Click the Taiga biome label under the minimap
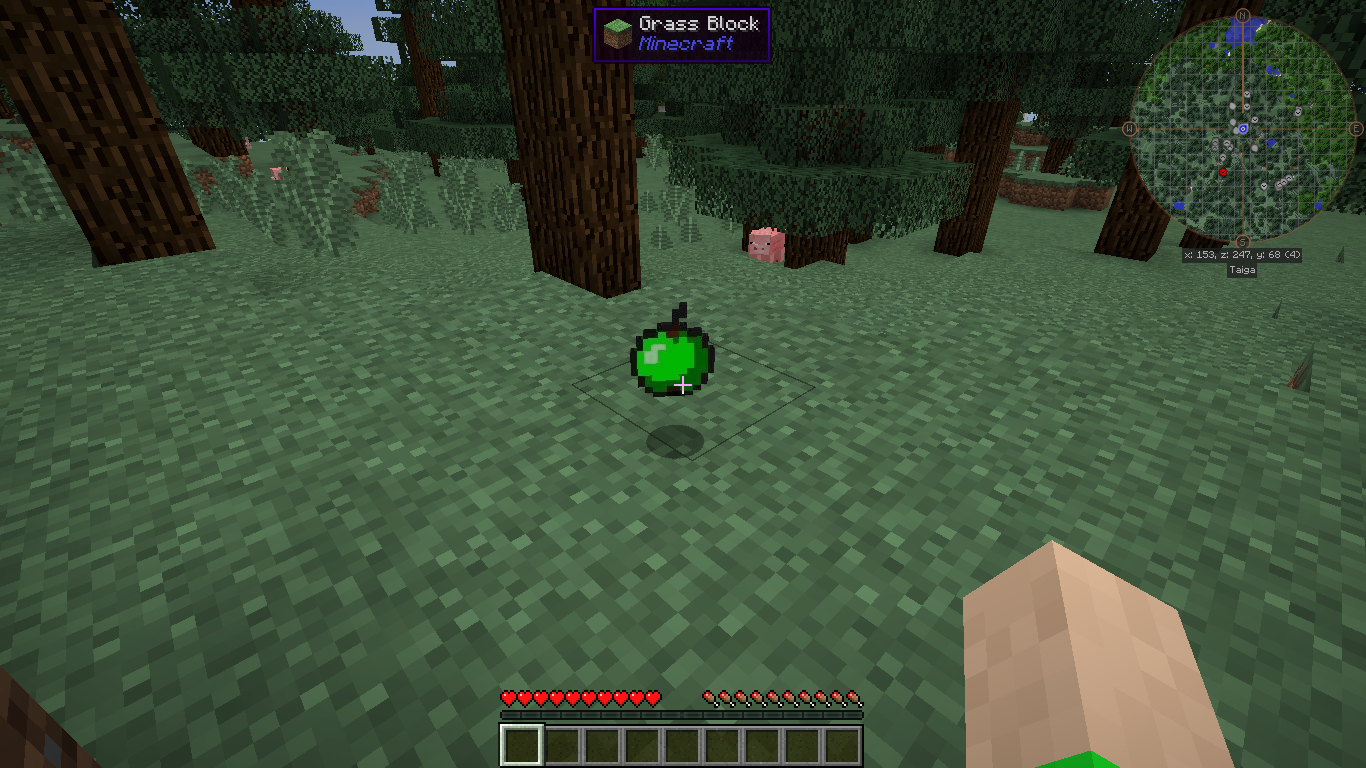This screenshot has width=1366, height=768. [x=1240, y=269]
